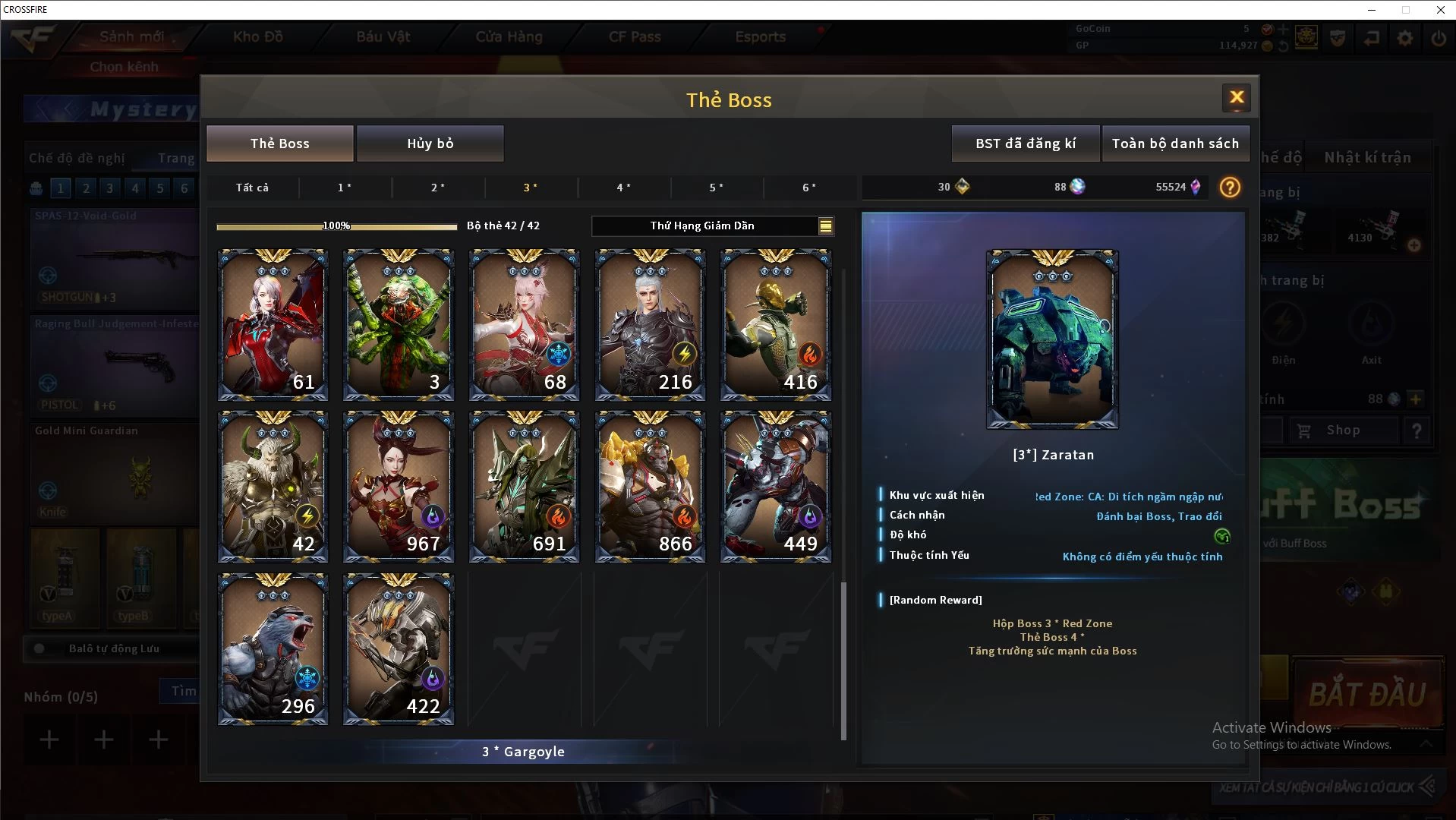
Task: Open BST đã đăng kí list
Action: click(1025, 143)
